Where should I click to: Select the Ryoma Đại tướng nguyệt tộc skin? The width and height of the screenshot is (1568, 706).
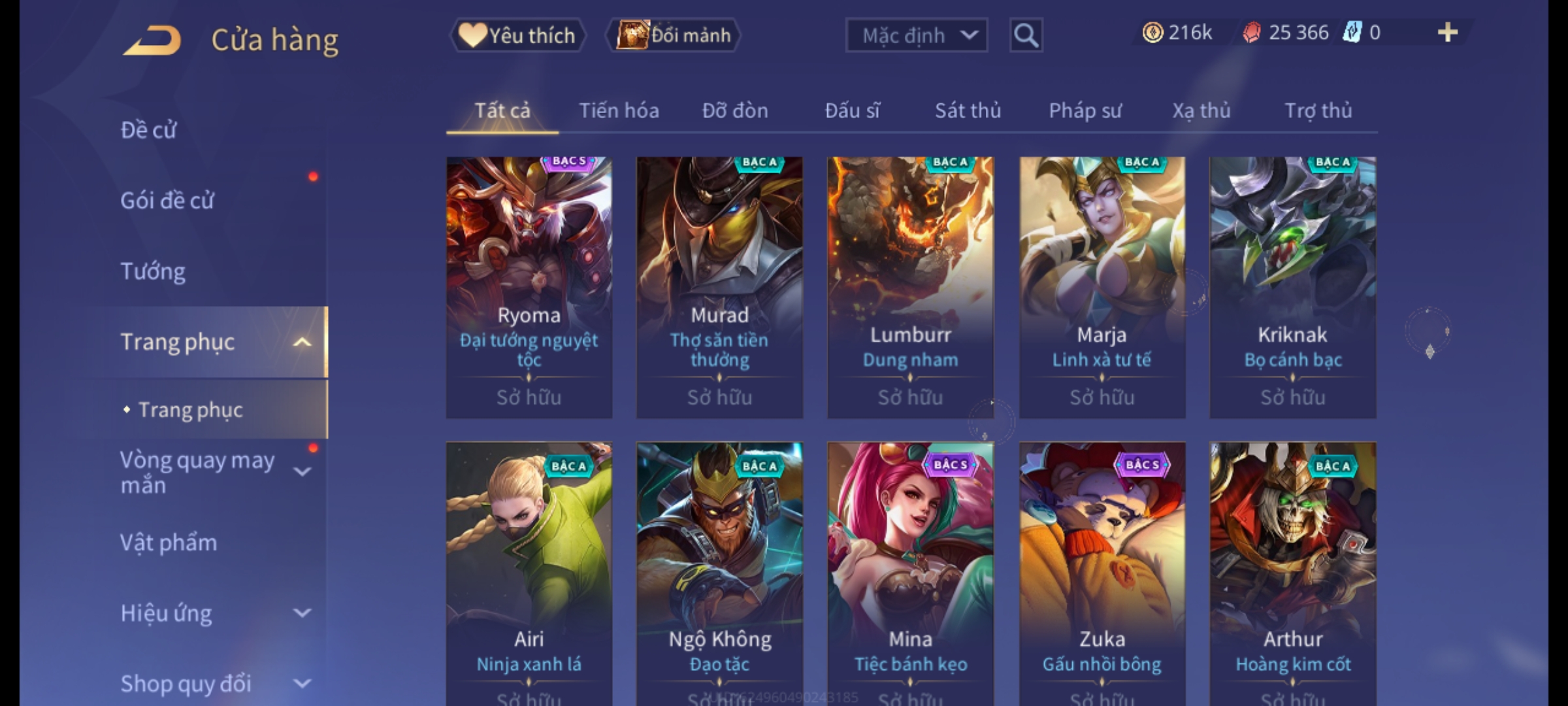tap(529, 288)
